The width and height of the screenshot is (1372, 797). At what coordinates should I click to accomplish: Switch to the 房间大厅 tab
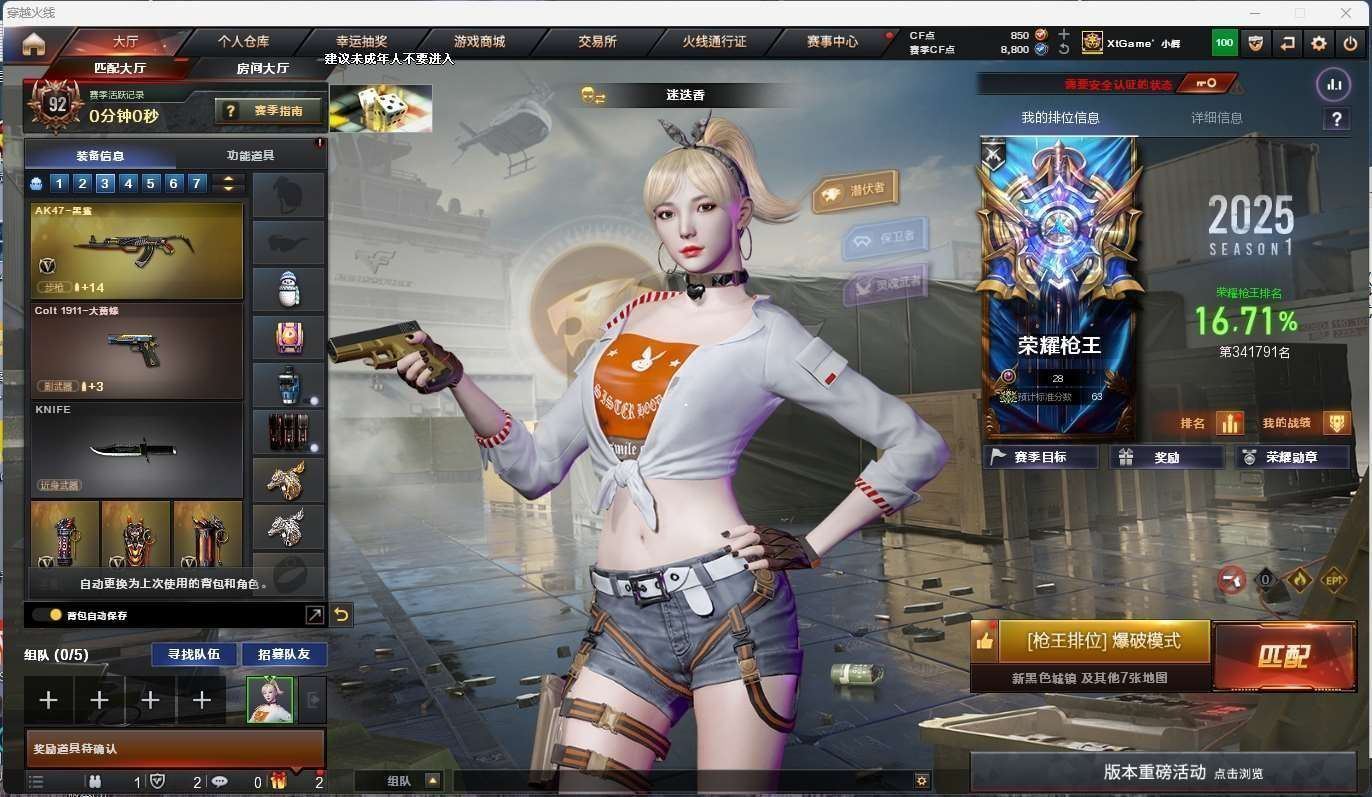pos(263,68)
